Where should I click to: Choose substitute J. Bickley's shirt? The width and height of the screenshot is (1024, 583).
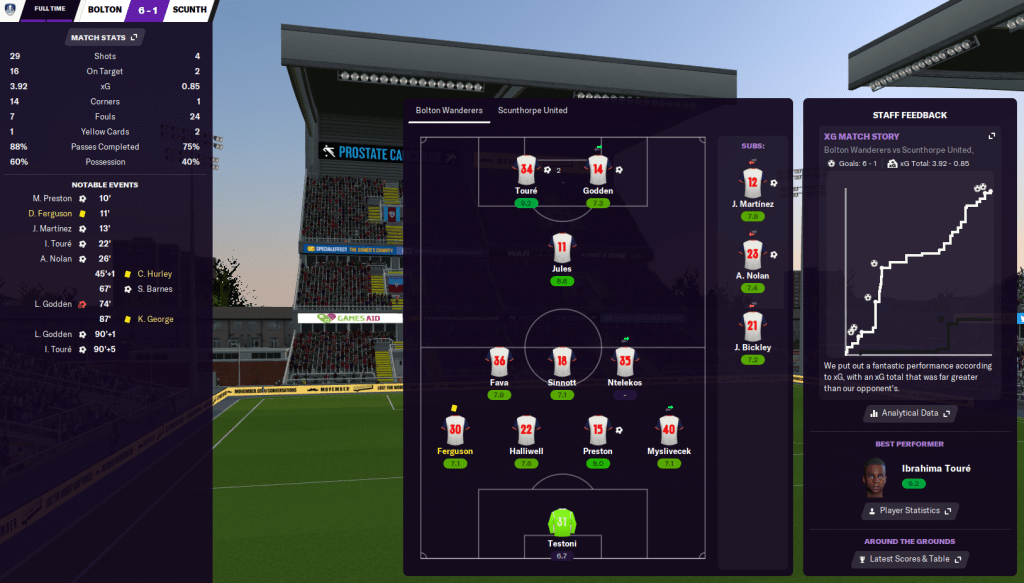pos(754,326)
